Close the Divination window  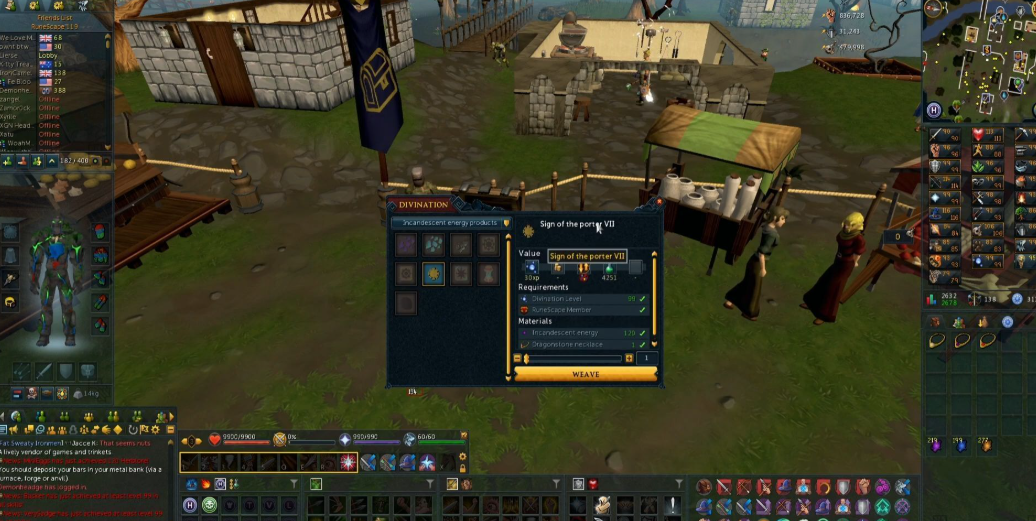(658, 203)
